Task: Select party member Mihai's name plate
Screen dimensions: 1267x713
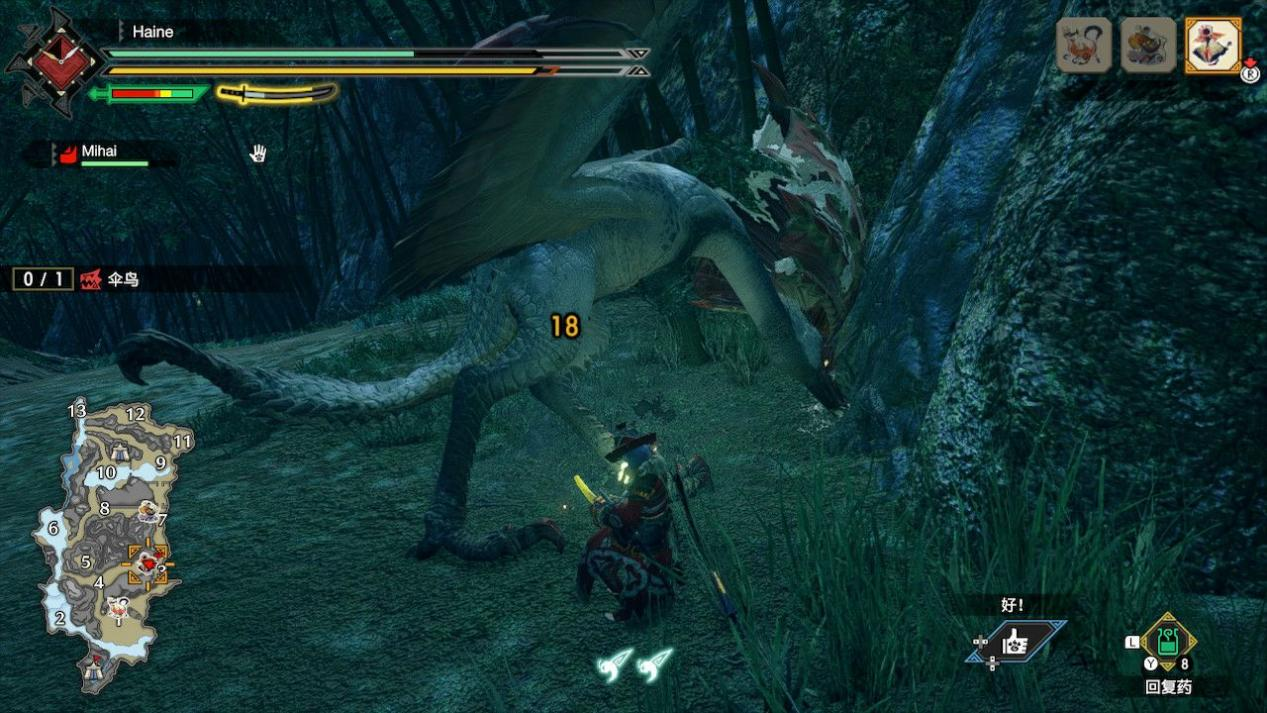Action: click(x=99, y=153)
